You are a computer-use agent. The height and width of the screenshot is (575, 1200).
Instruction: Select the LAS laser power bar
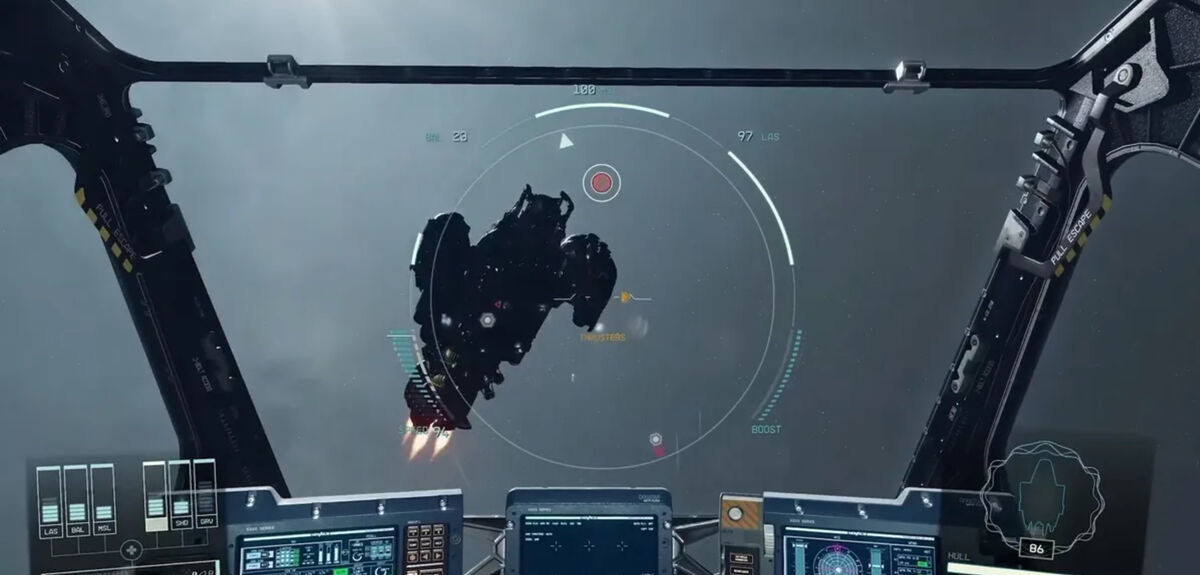[x=50, y=496]
